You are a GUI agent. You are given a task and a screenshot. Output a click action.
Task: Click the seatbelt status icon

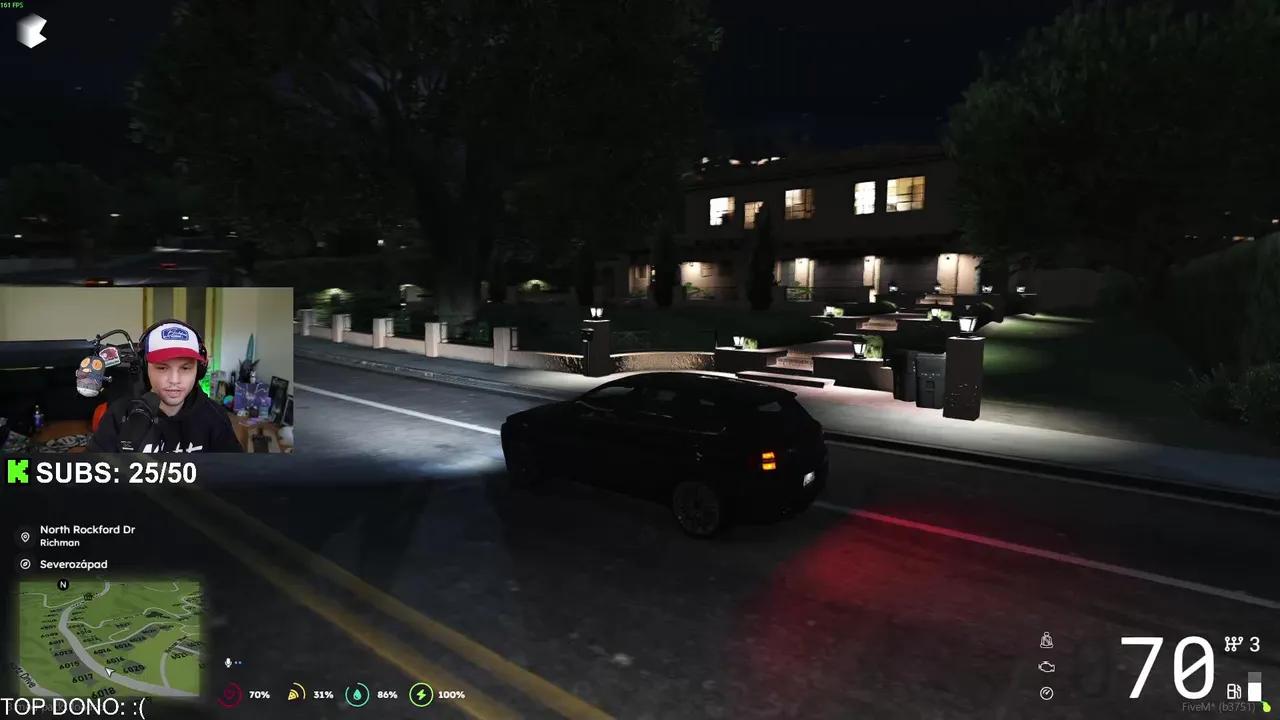(1046, 641)
